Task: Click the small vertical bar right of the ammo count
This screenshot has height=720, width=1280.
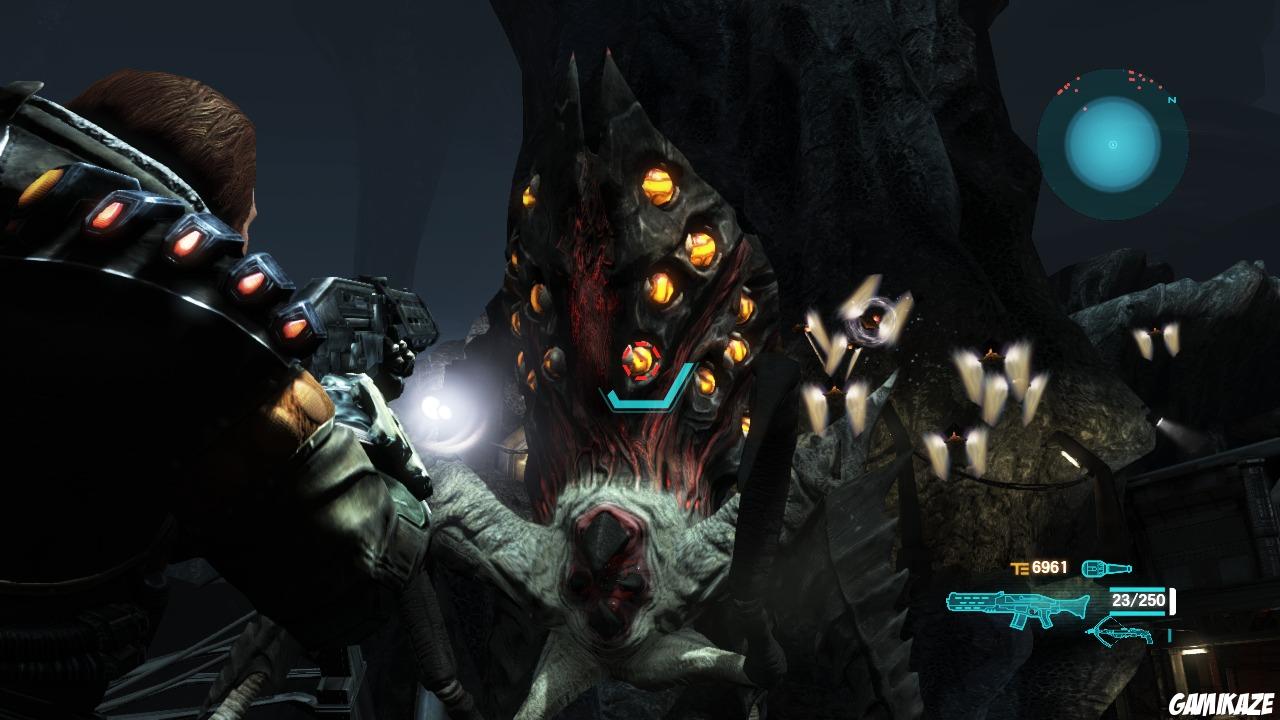Action: pyautogui.click(x=1172, y=601)
